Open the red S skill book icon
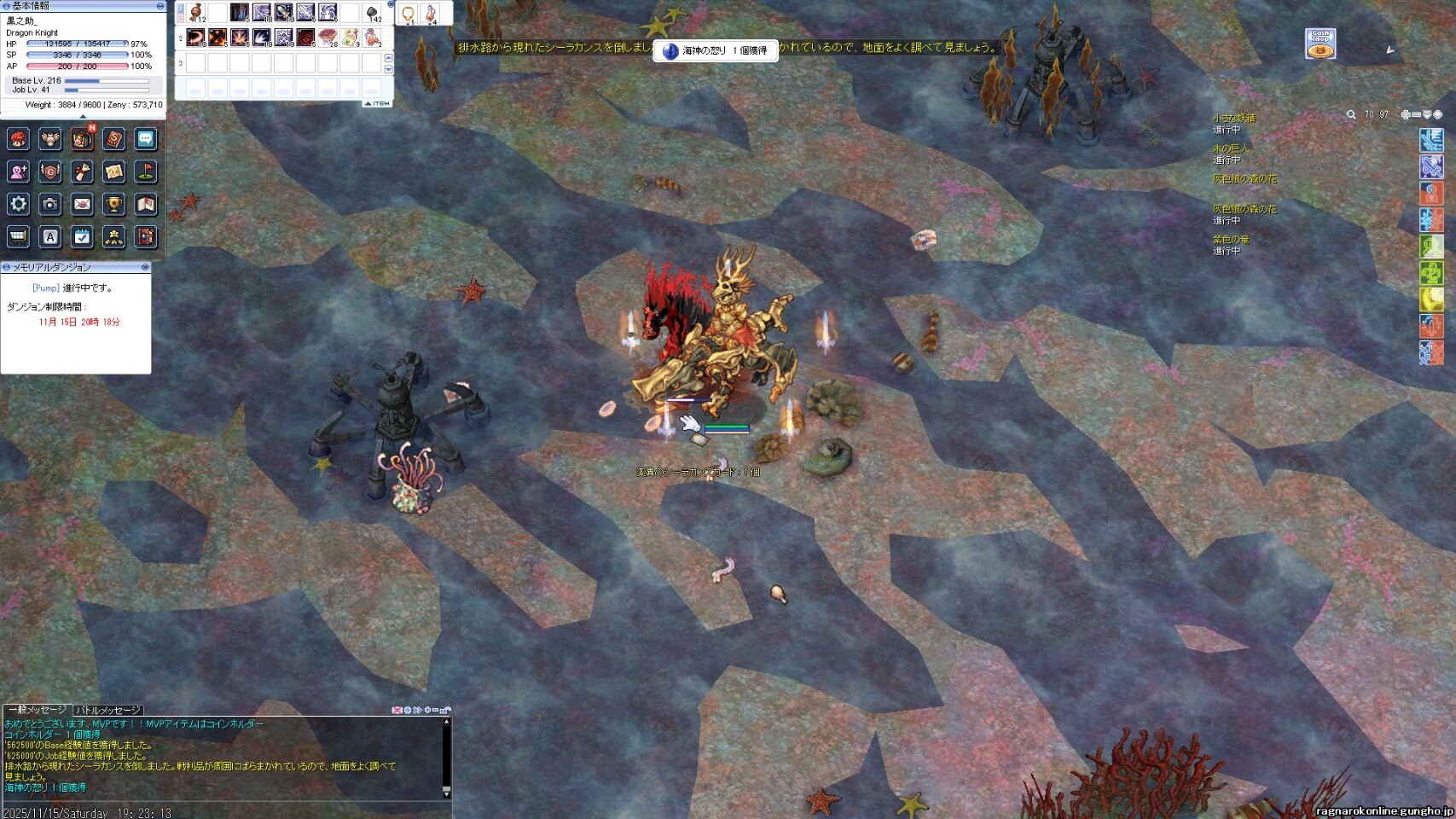The image size is (1456, 819). [x=113, y=139]
